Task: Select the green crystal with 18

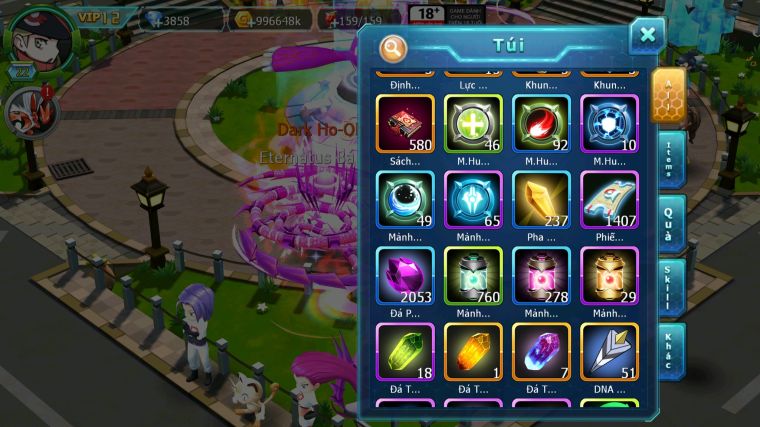Action: coord(405,352)
